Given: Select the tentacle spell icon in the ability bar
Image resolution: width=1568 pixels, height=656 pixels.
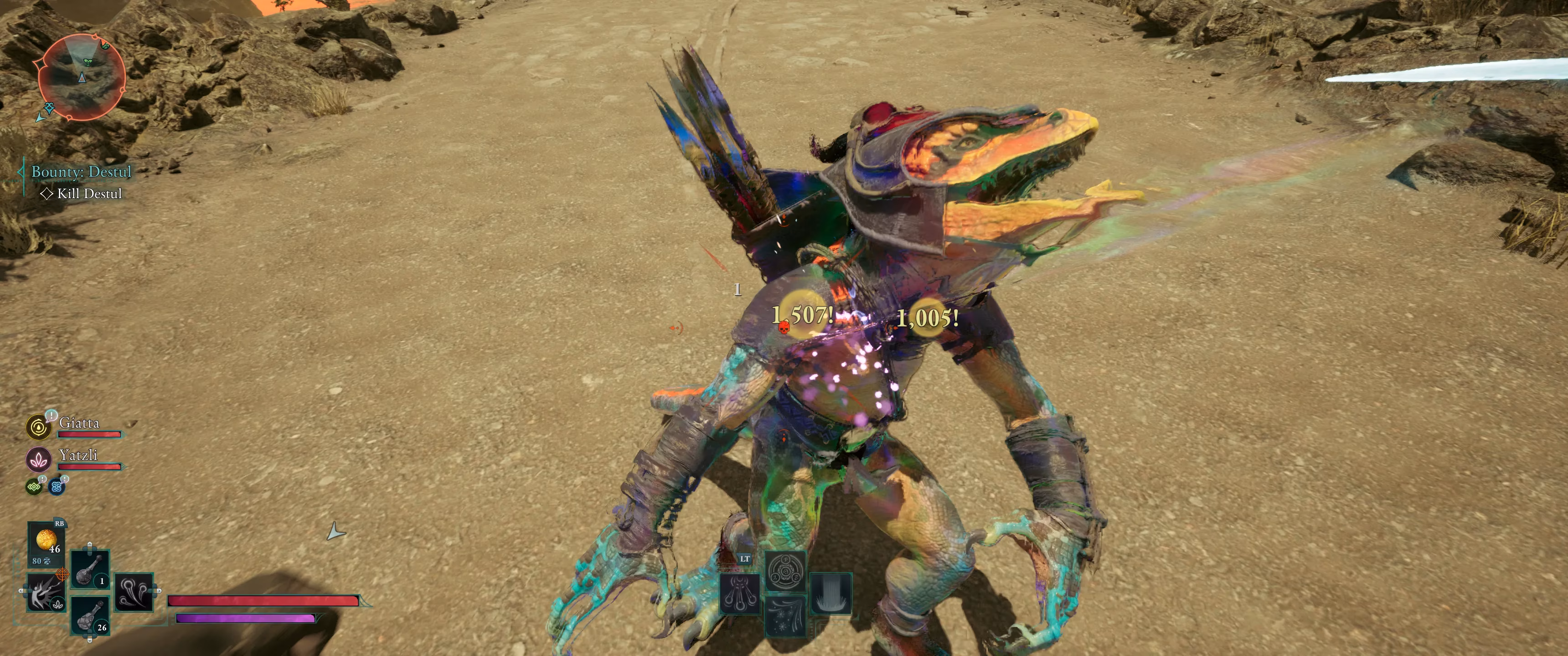Looking at the screenshot, I should tap(740, 594).
